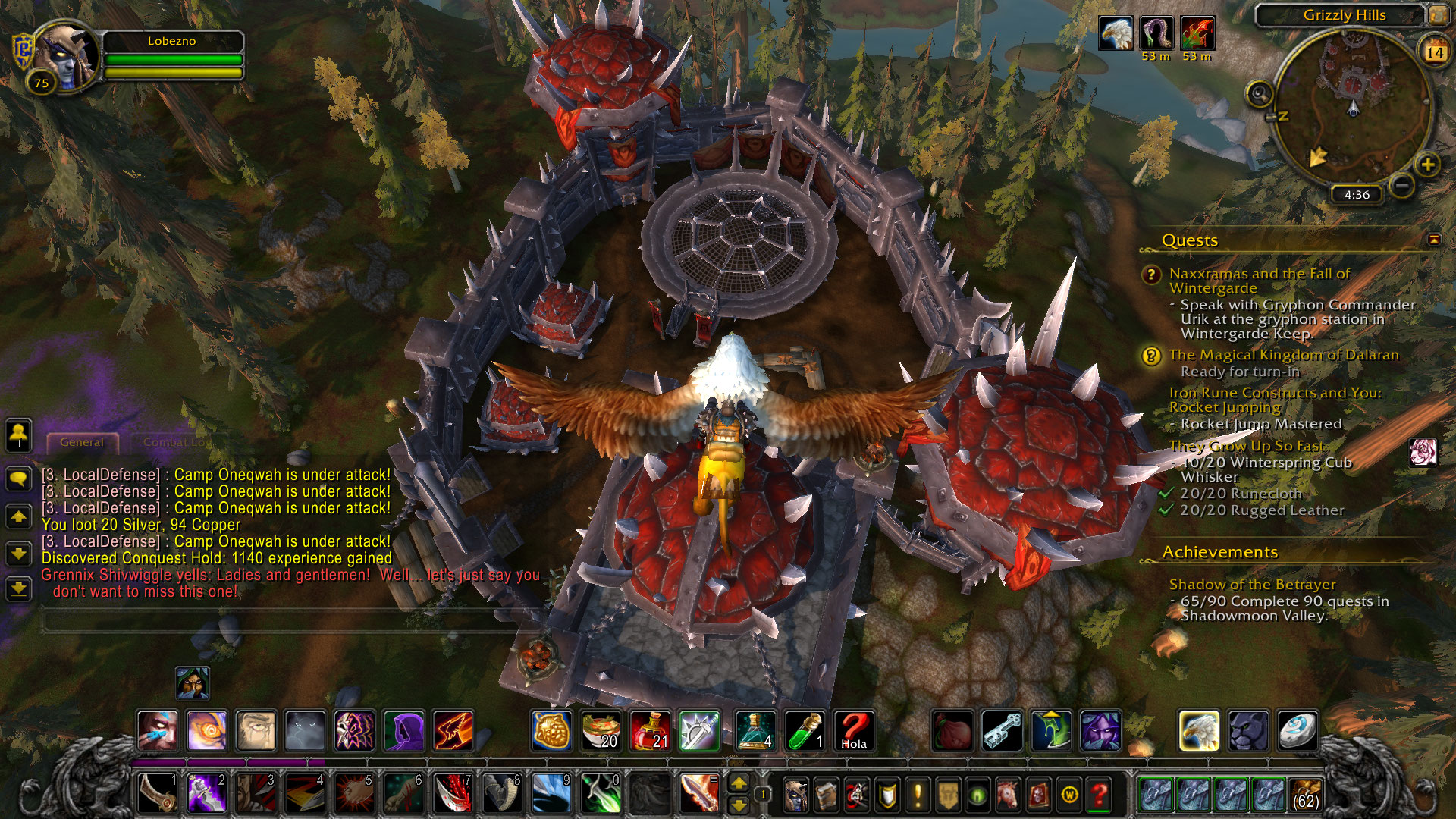Use the Hola question mark macro

coord(854,731)
